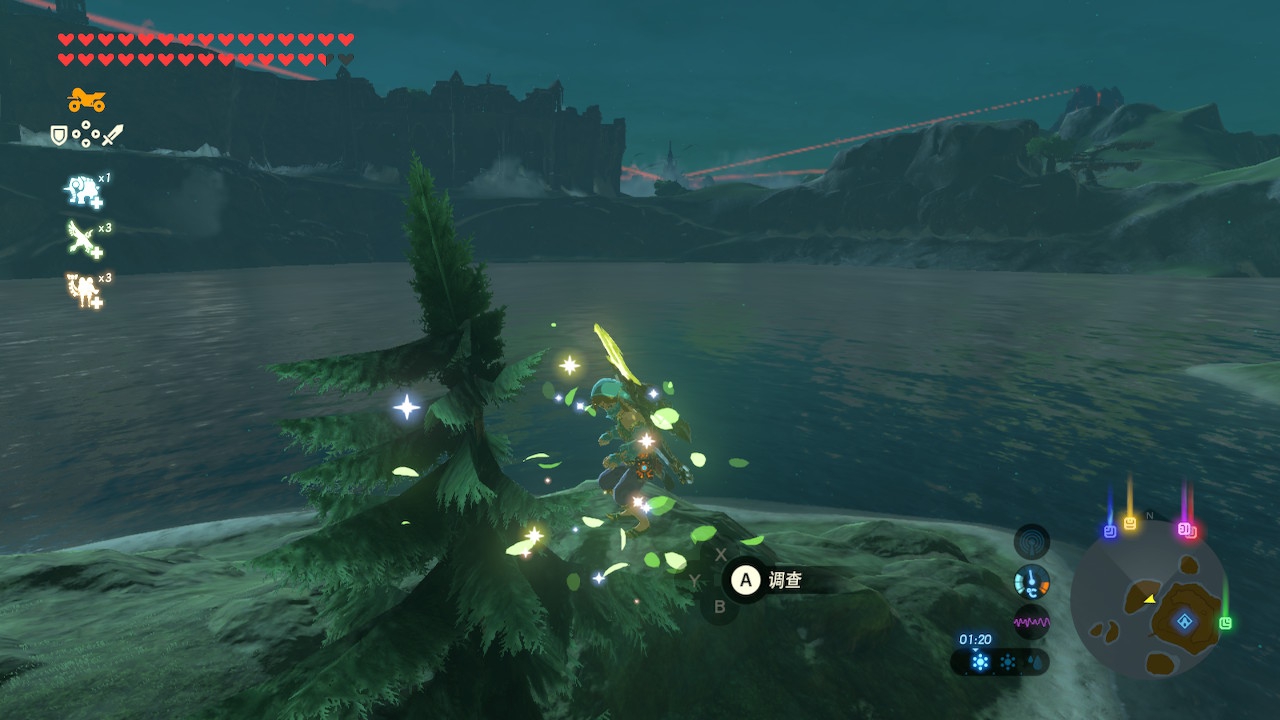Select the blue shrine icon on minimap
1280x720 pixels.
coord(1185,622)
